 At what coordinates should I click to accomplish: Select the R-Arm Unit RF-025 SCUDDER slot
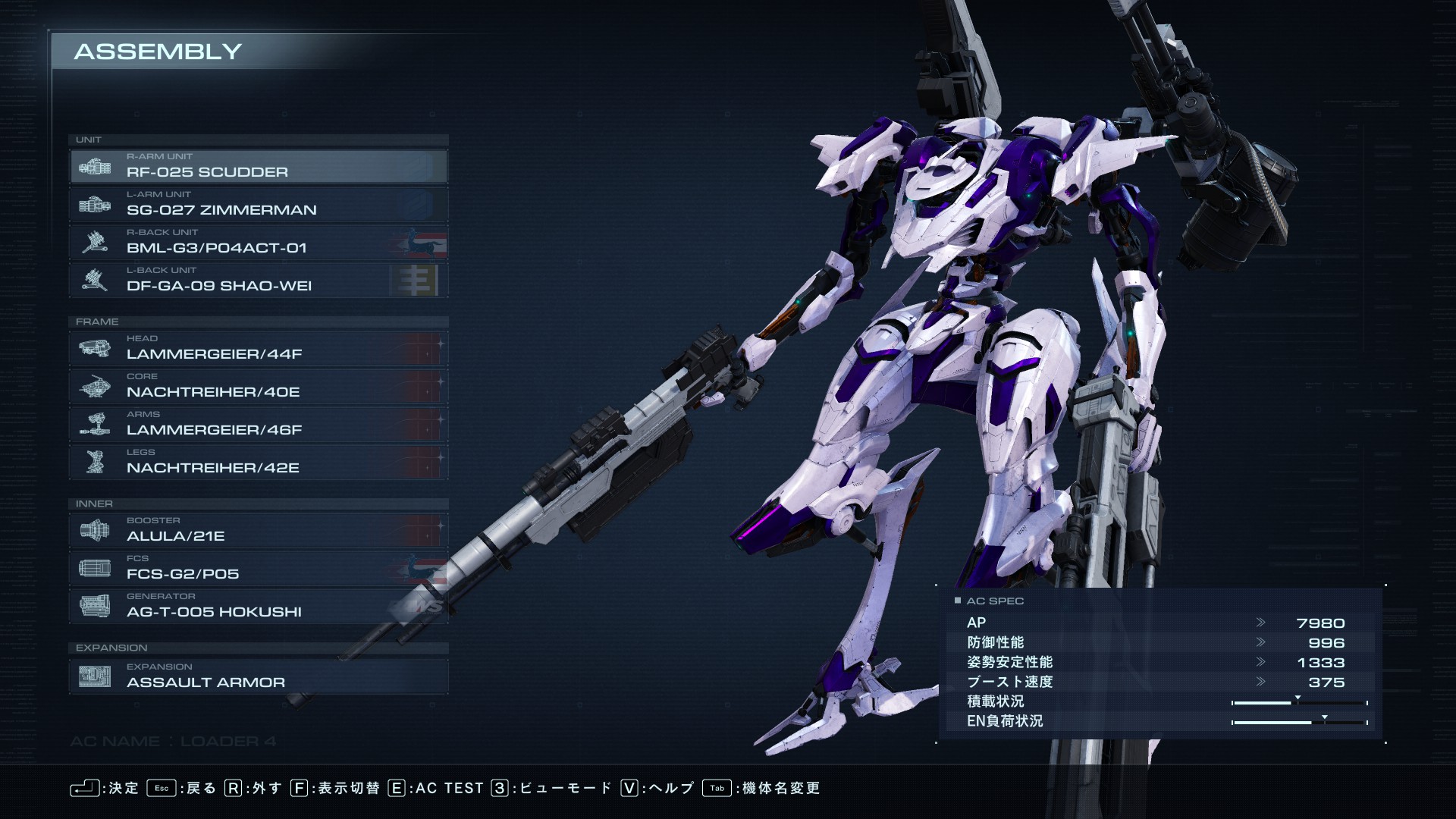[258, 166]
